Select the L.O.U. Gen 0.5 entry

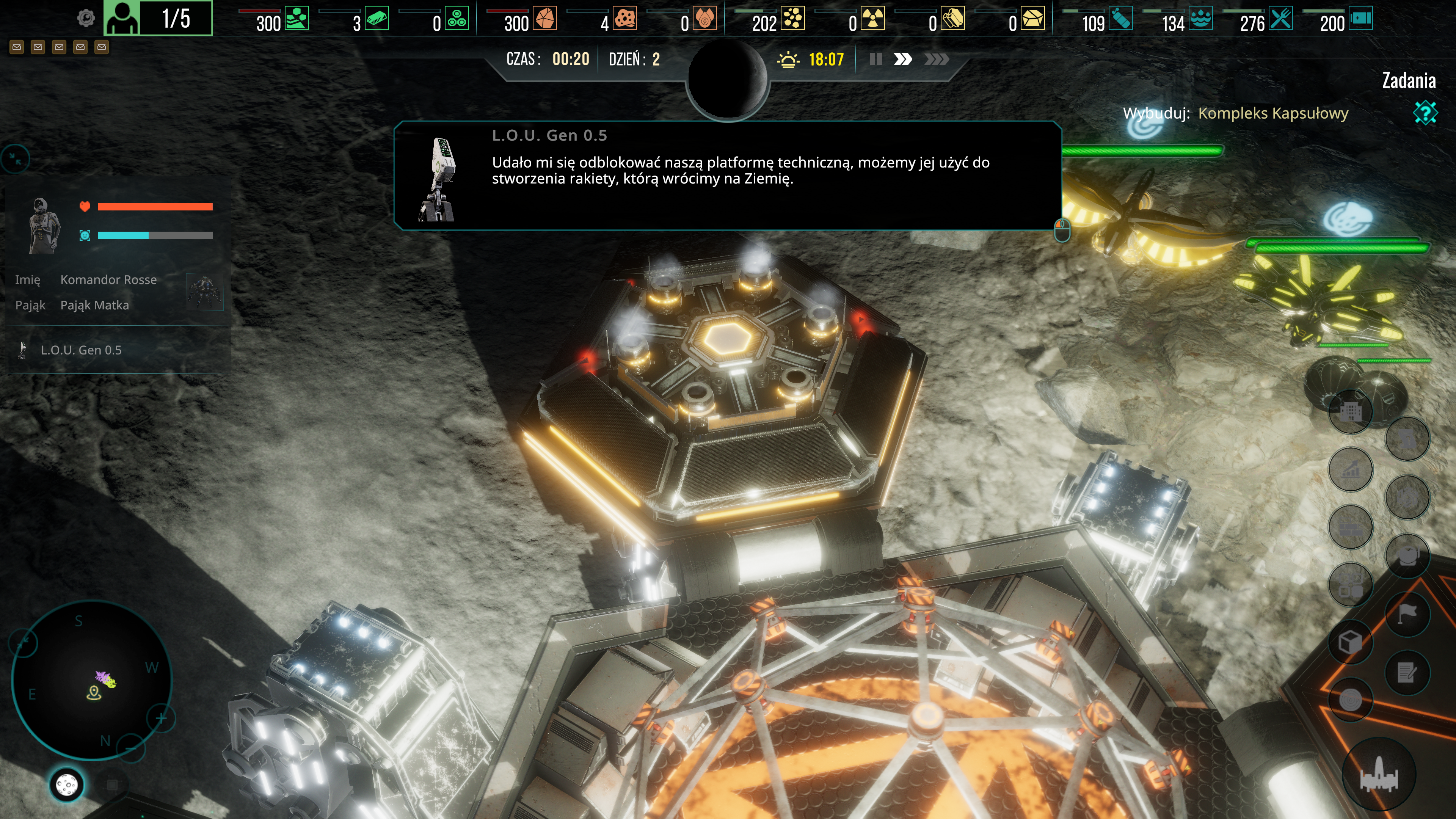click(x=81, y=350)
